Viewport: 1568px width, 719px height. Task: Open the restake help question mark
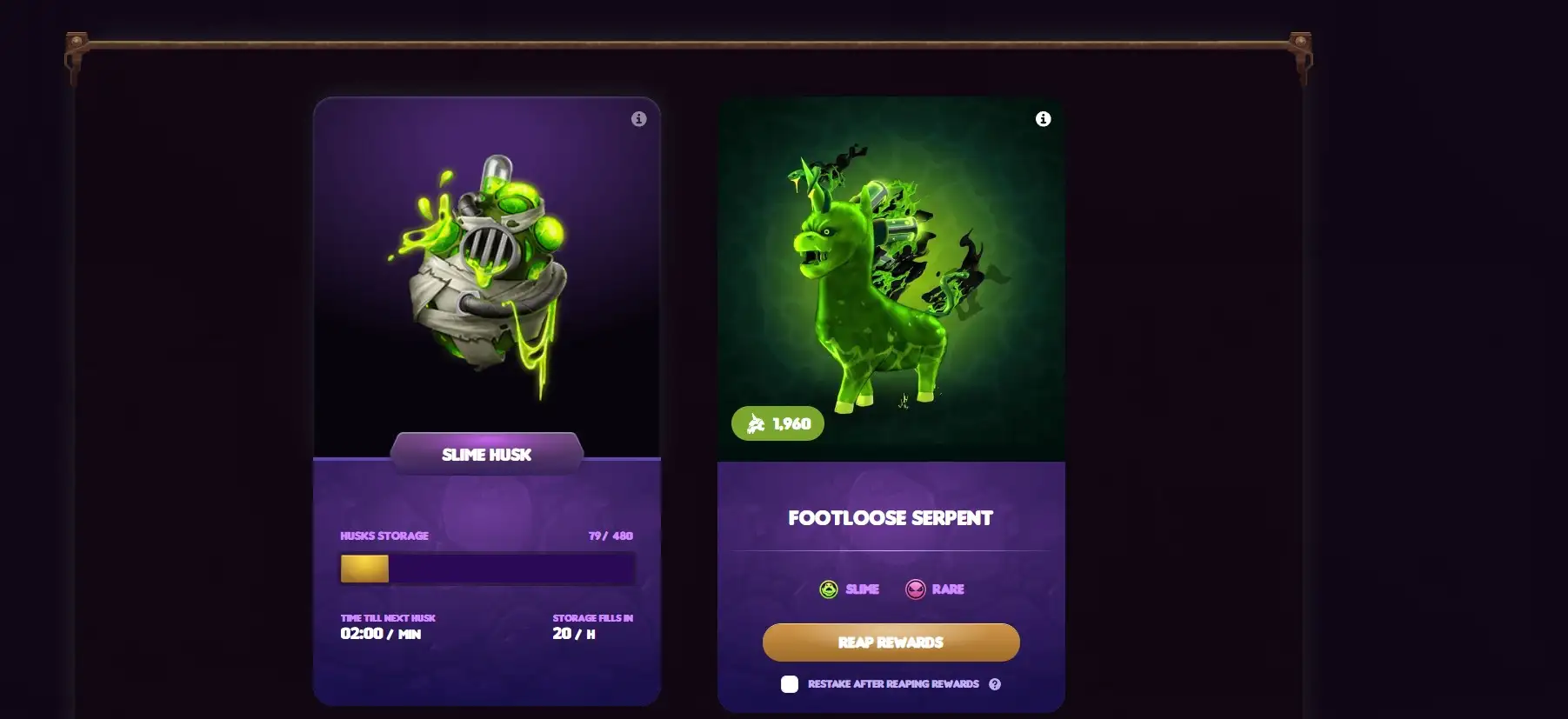(995, 684)
